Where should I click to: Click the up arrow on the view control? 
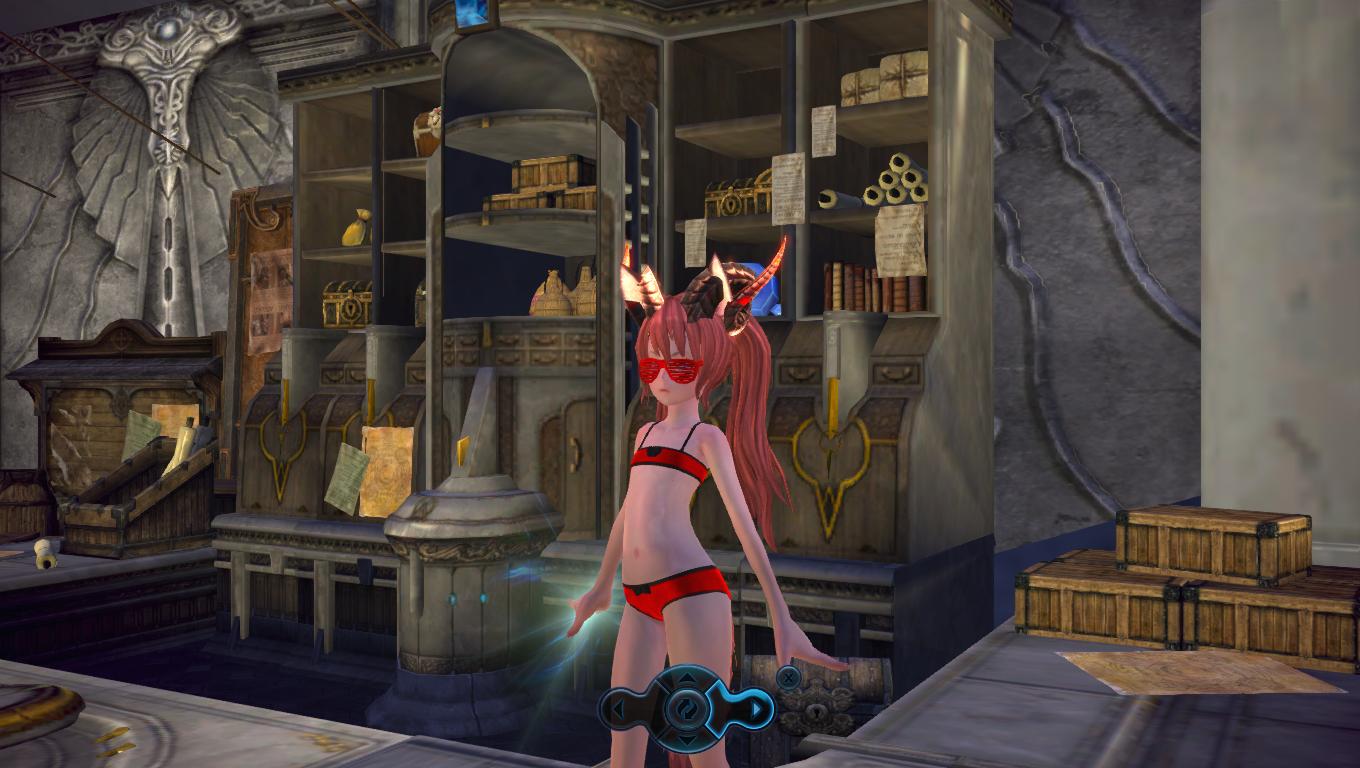(x=688, y=680)
